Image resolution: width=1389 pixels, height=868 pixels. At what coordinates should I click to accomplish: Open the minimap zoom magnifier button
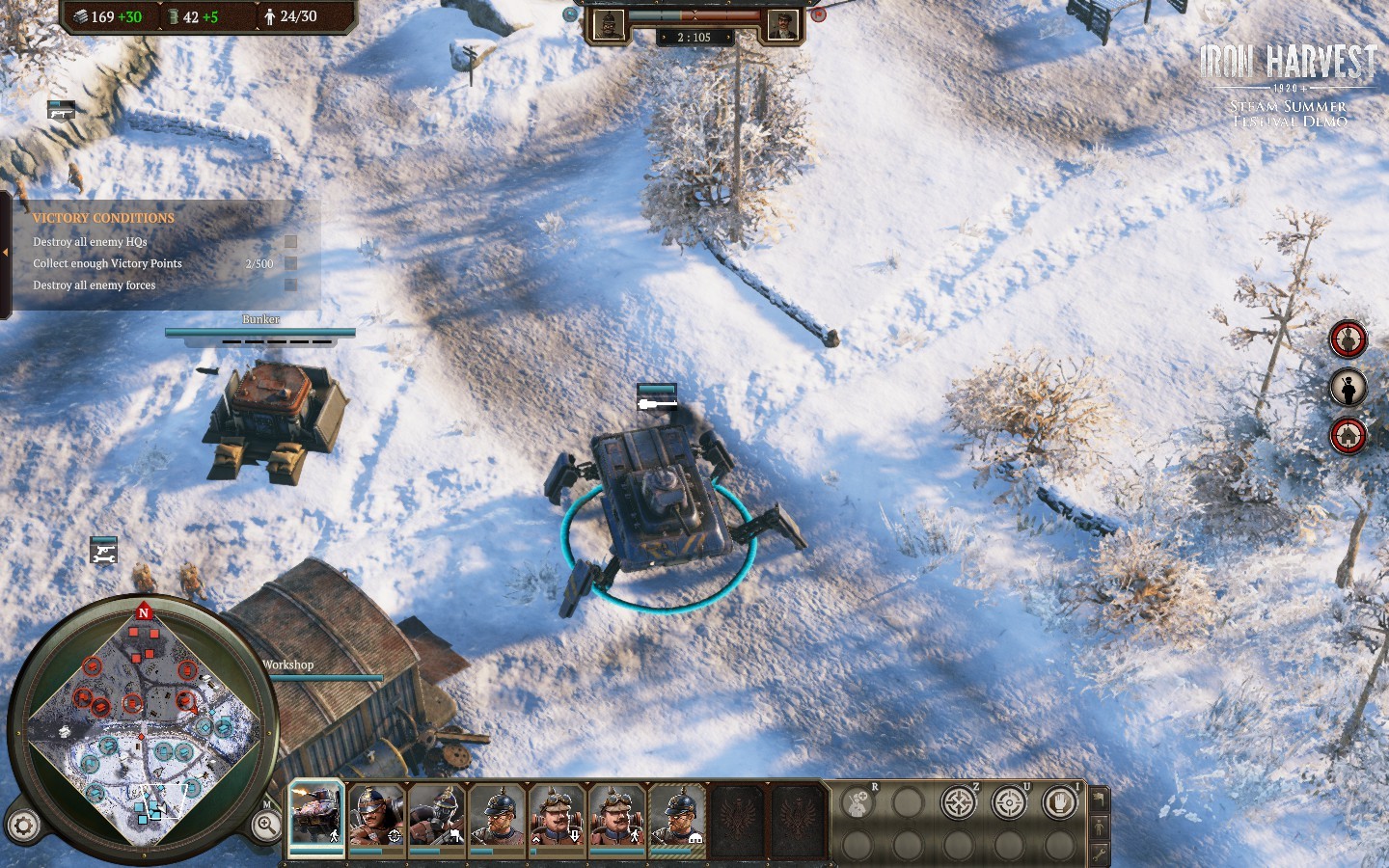(265, 825)
